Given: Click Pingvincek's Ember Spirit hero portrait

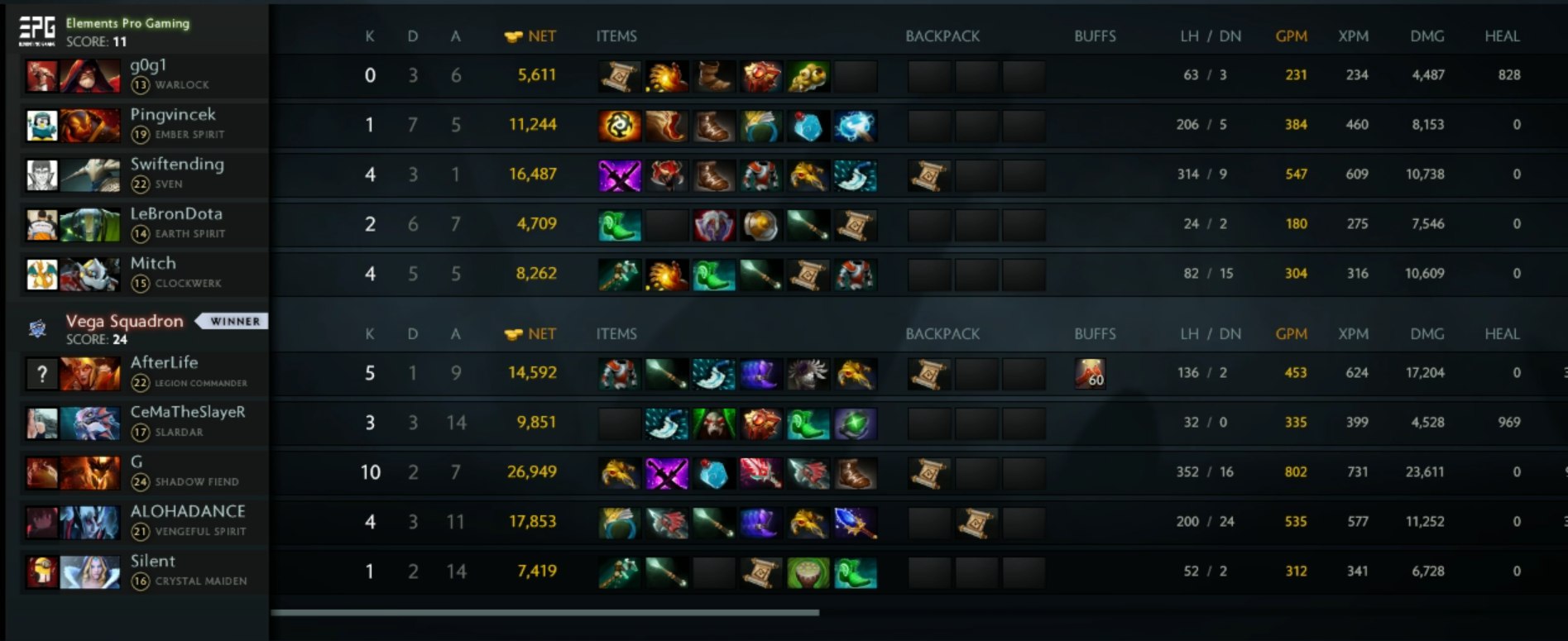Looking at the screenshot, I should tap(89, 125).
